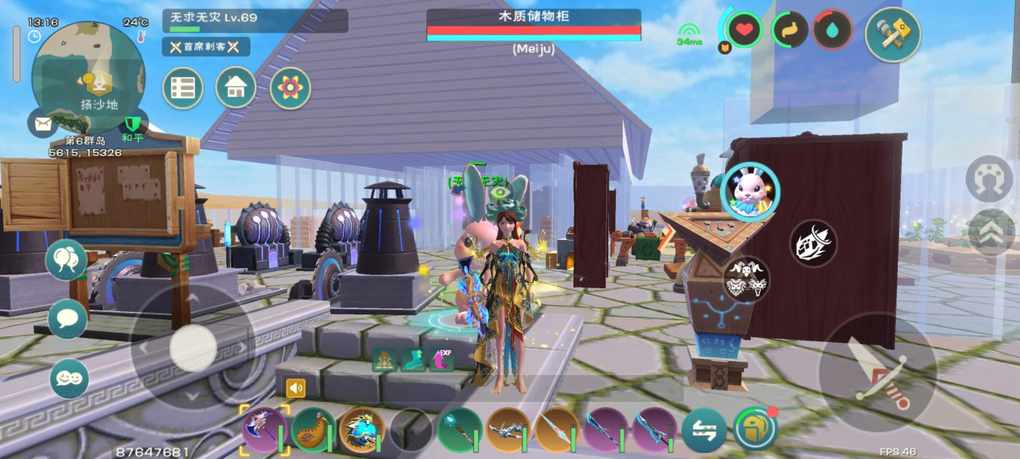The image size is (1020, 459).
Task: Open the hammer and axe crafting menu
Action: pos(892,35)
